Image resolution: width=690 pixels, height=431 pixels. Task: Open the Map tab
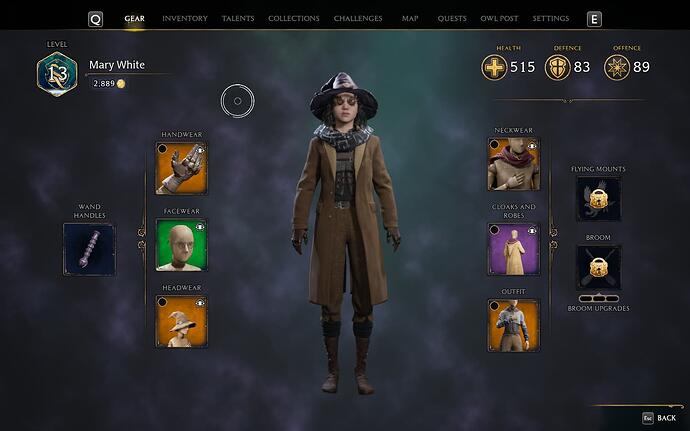[x=410, y=19]
